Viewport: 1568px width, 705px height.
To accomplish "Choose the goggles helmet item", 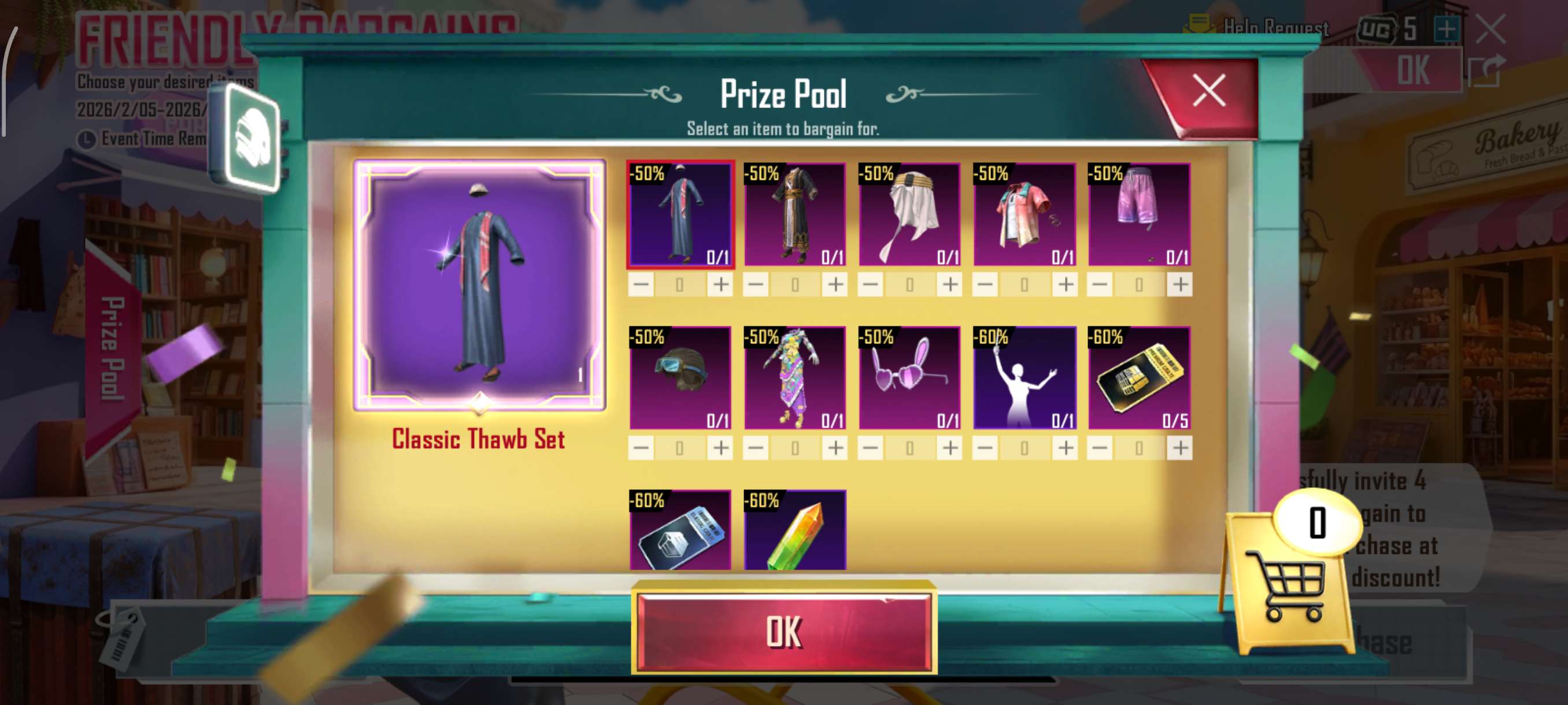I will click(680, 378).
